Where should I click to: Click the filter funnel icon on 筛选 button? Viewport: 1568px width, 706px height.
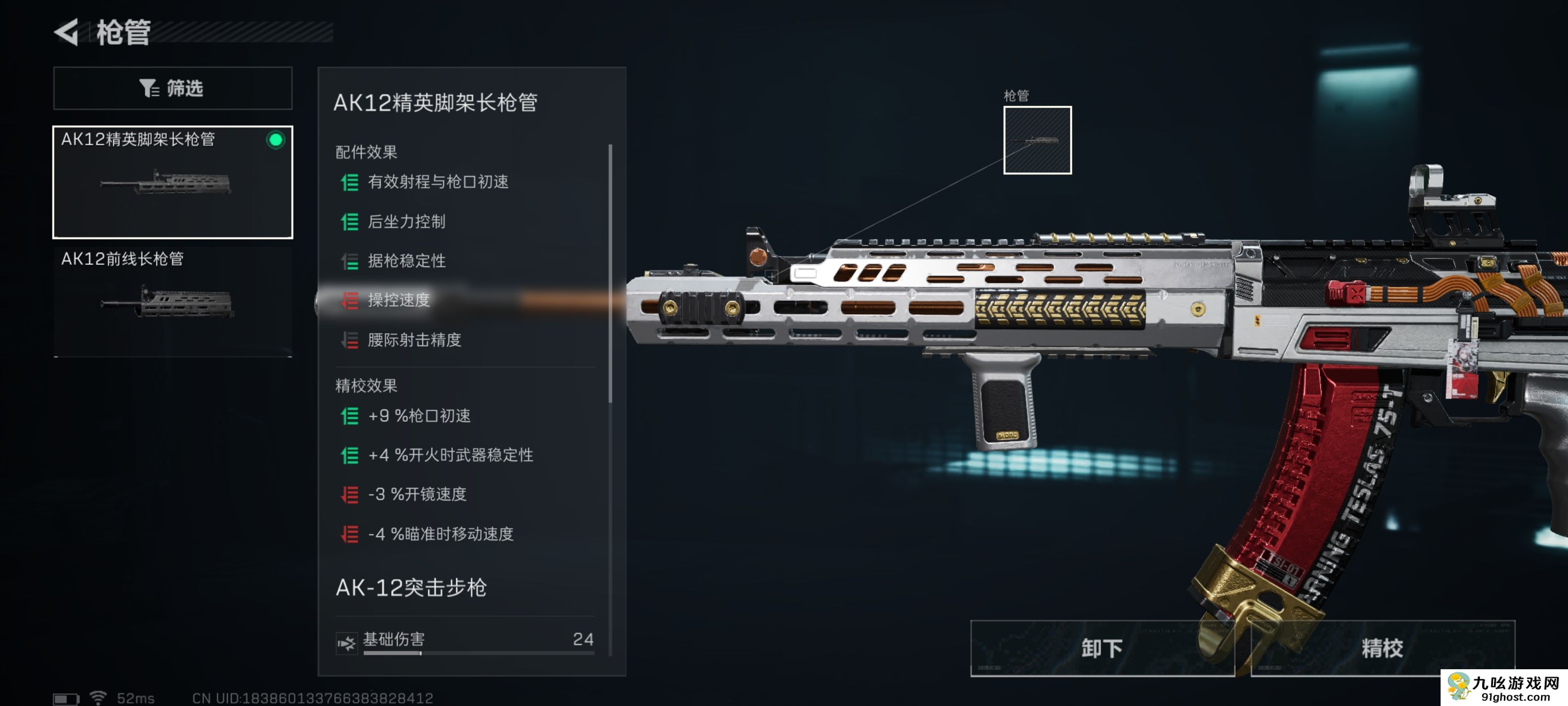148,88
